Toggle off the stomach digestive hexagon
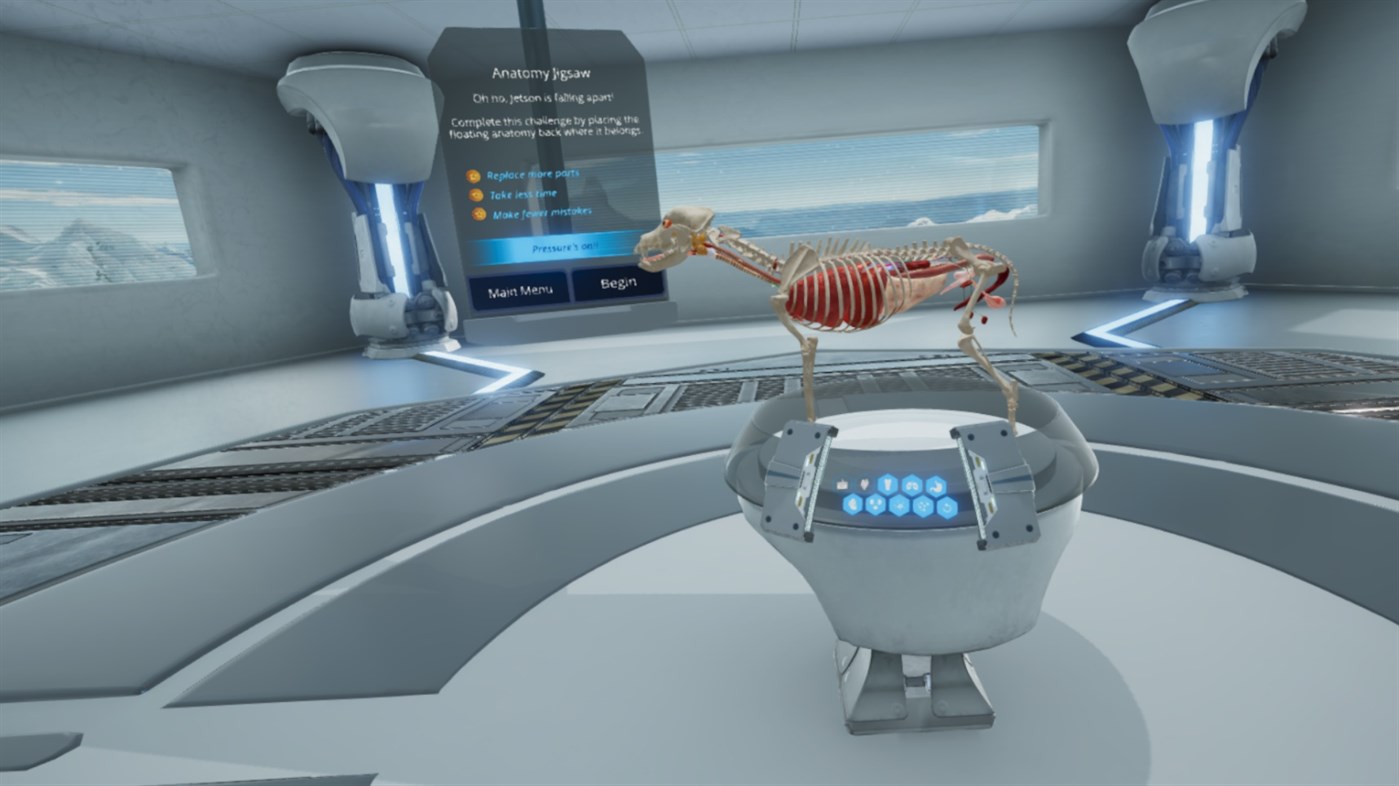The width and height of the screenshot is (1399, 786). click(935, 485)
